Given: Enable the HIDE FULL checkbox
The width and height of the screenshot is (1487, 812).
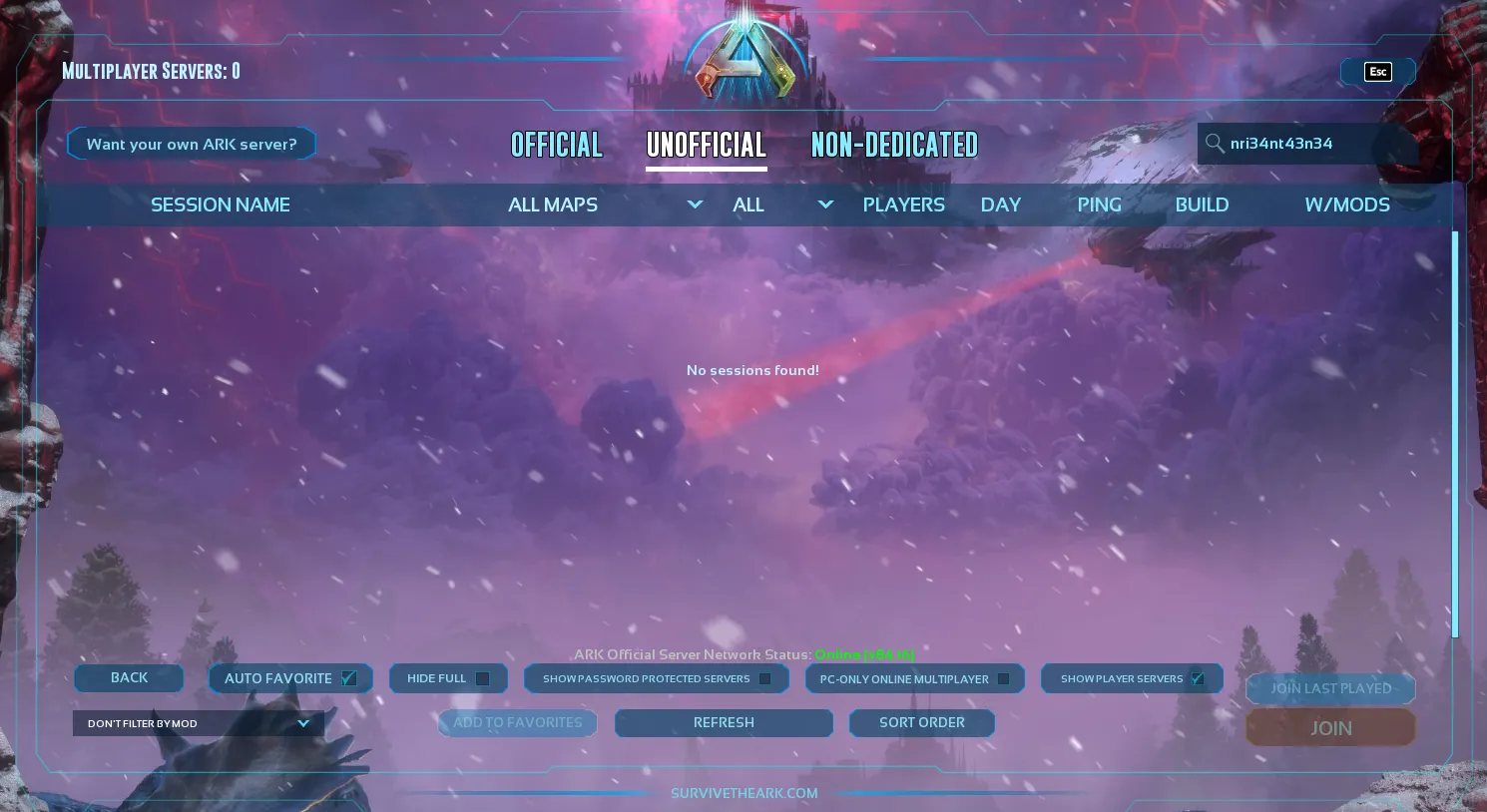Looking at the screenshot, I should coord(482,678).
